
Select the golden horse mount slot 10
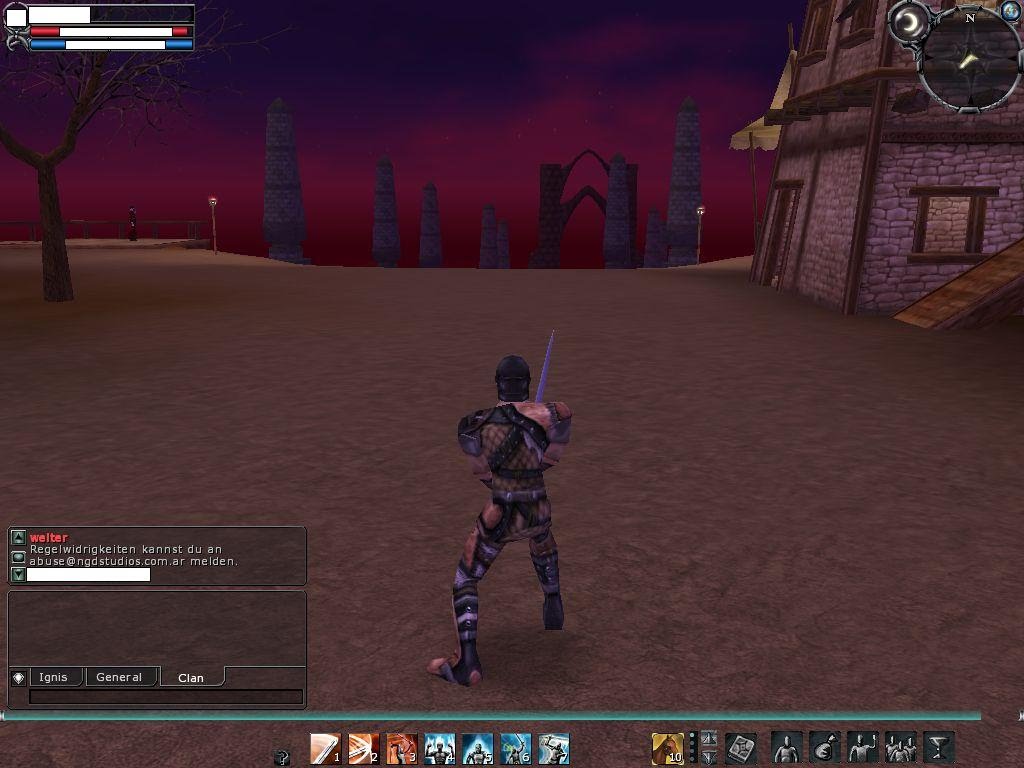(x=667, y=748)
